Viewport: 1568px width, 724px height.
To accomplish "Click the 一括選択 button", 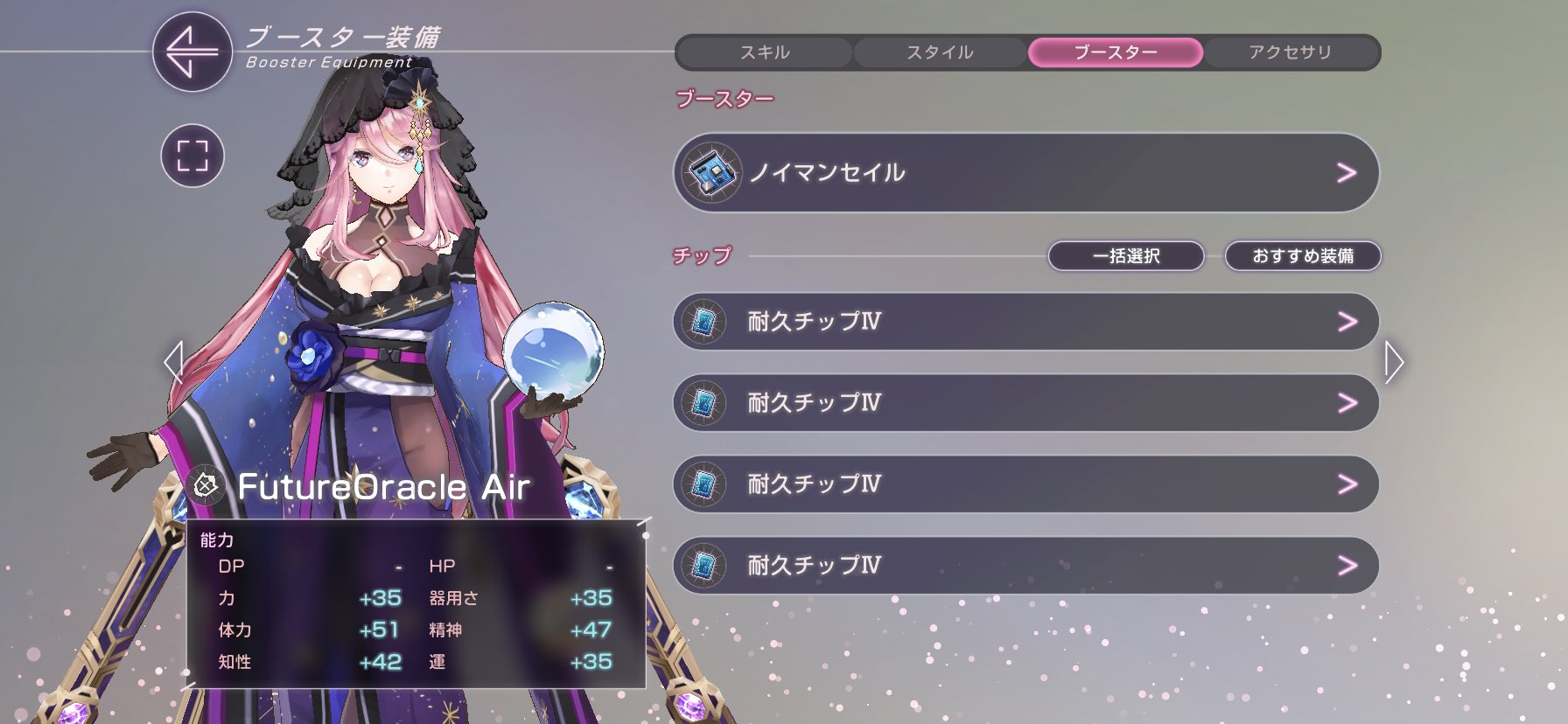I will click(x=1127, y=256).
